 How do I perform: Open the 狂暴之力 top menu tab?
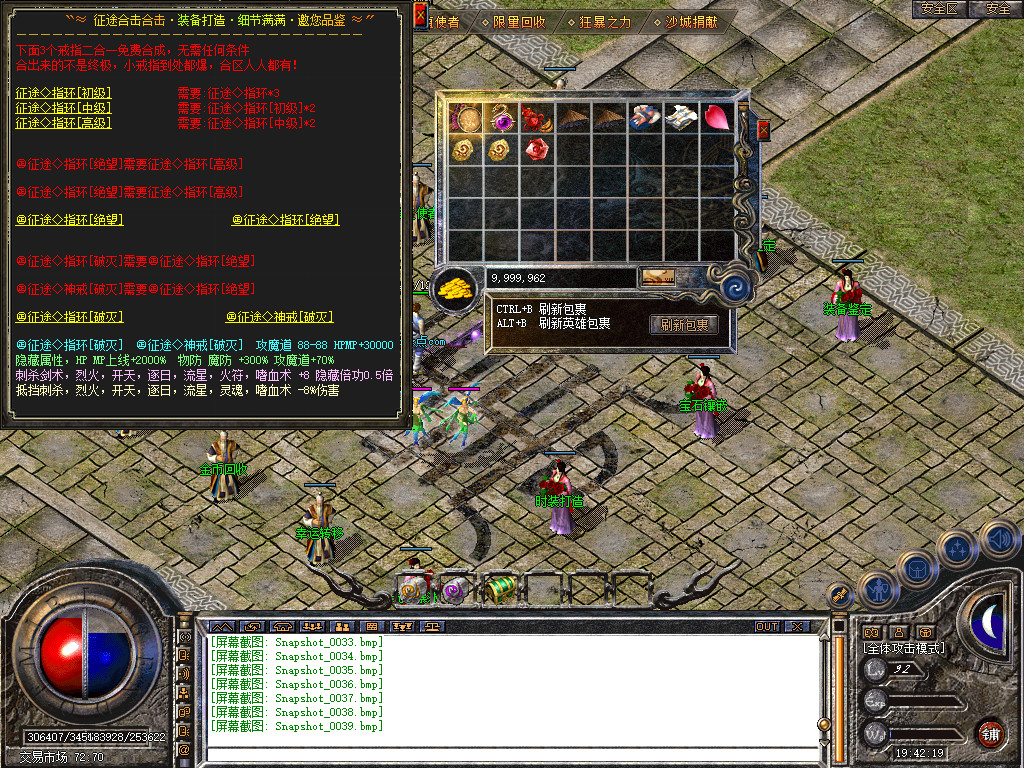click(x=598, y=21)
